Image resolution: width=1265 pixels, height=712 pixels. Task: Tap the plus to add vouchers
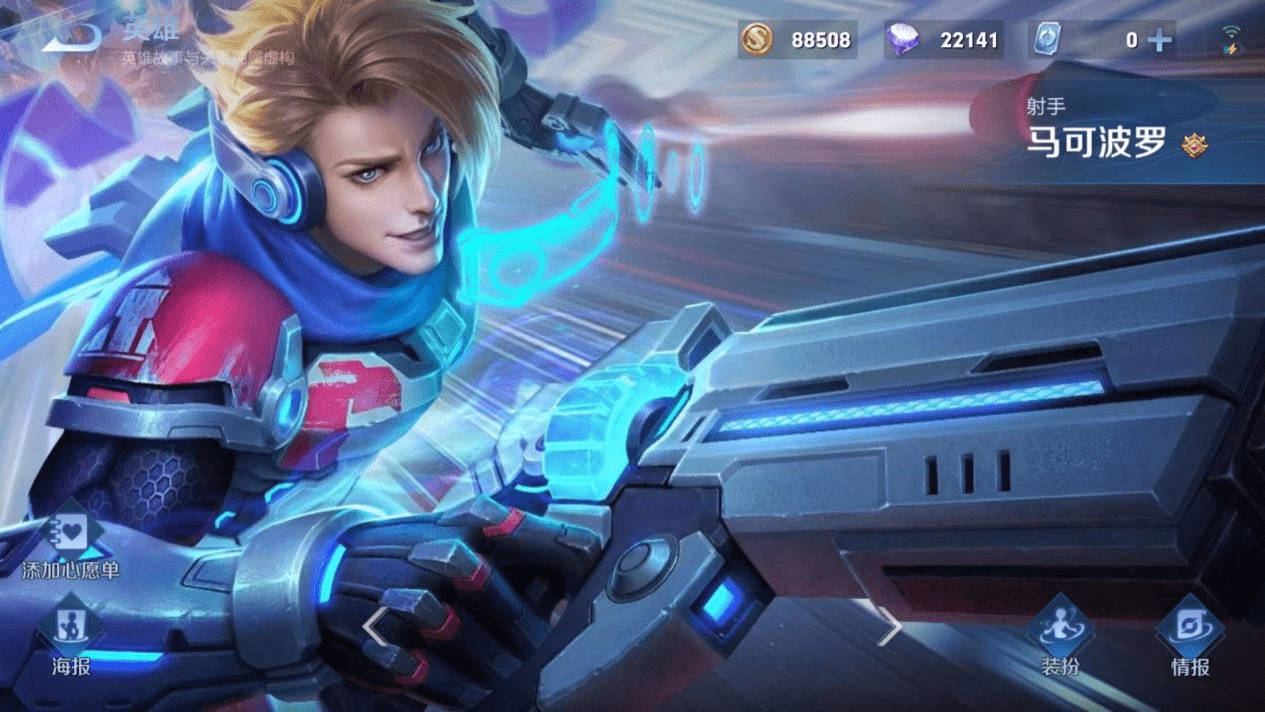[1160, 40]
